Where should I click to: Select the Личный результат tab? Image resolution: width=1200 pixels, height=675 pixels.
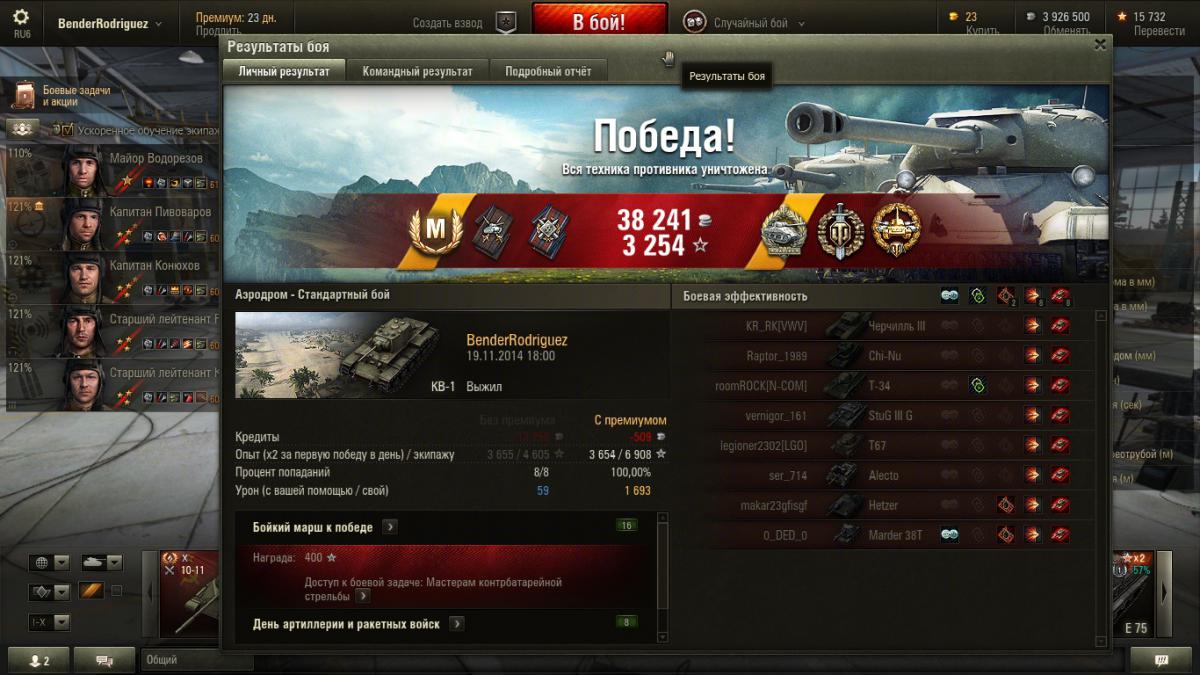[x=284, y=71]
